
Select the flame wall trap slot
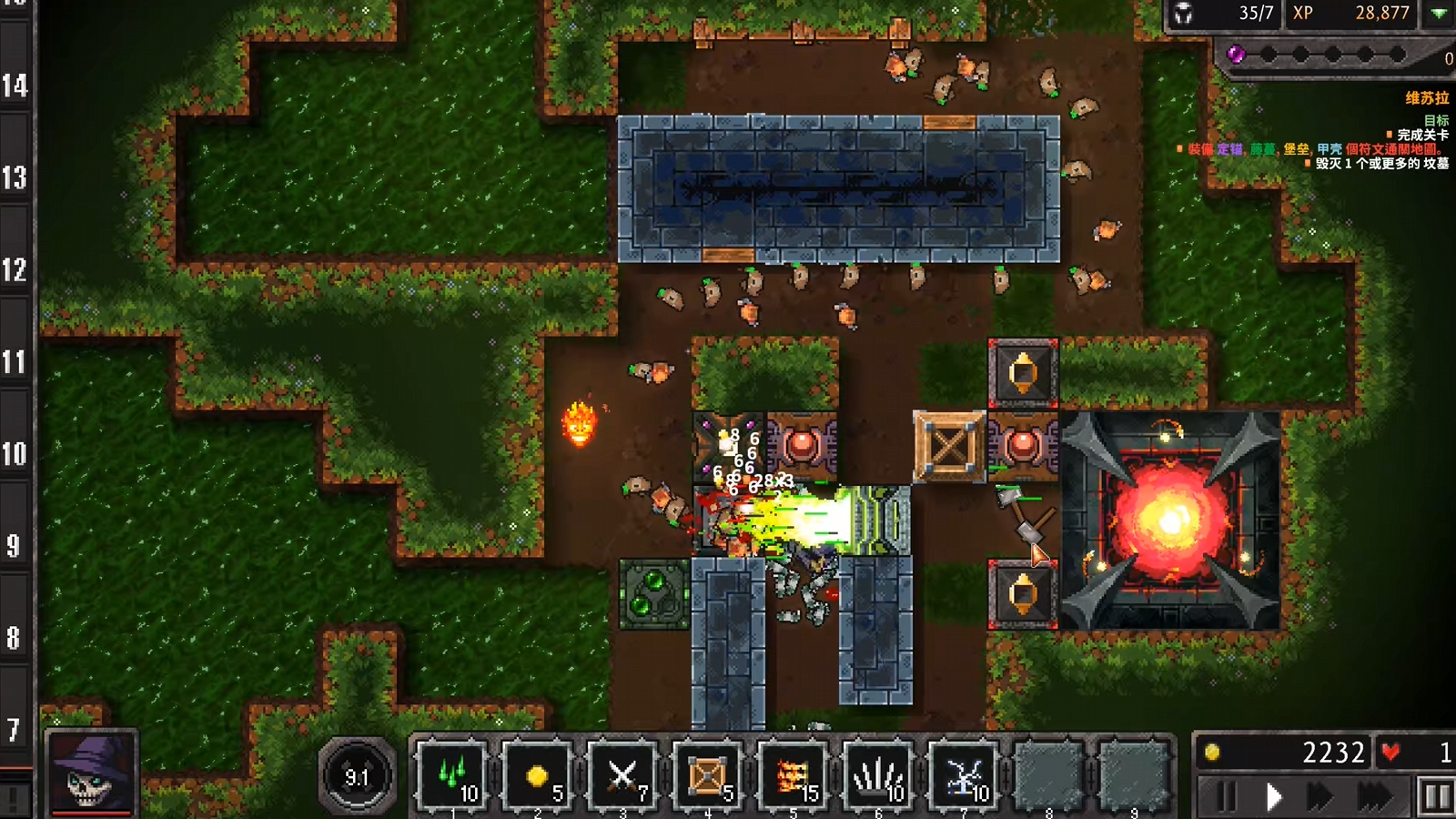point(793,776)
